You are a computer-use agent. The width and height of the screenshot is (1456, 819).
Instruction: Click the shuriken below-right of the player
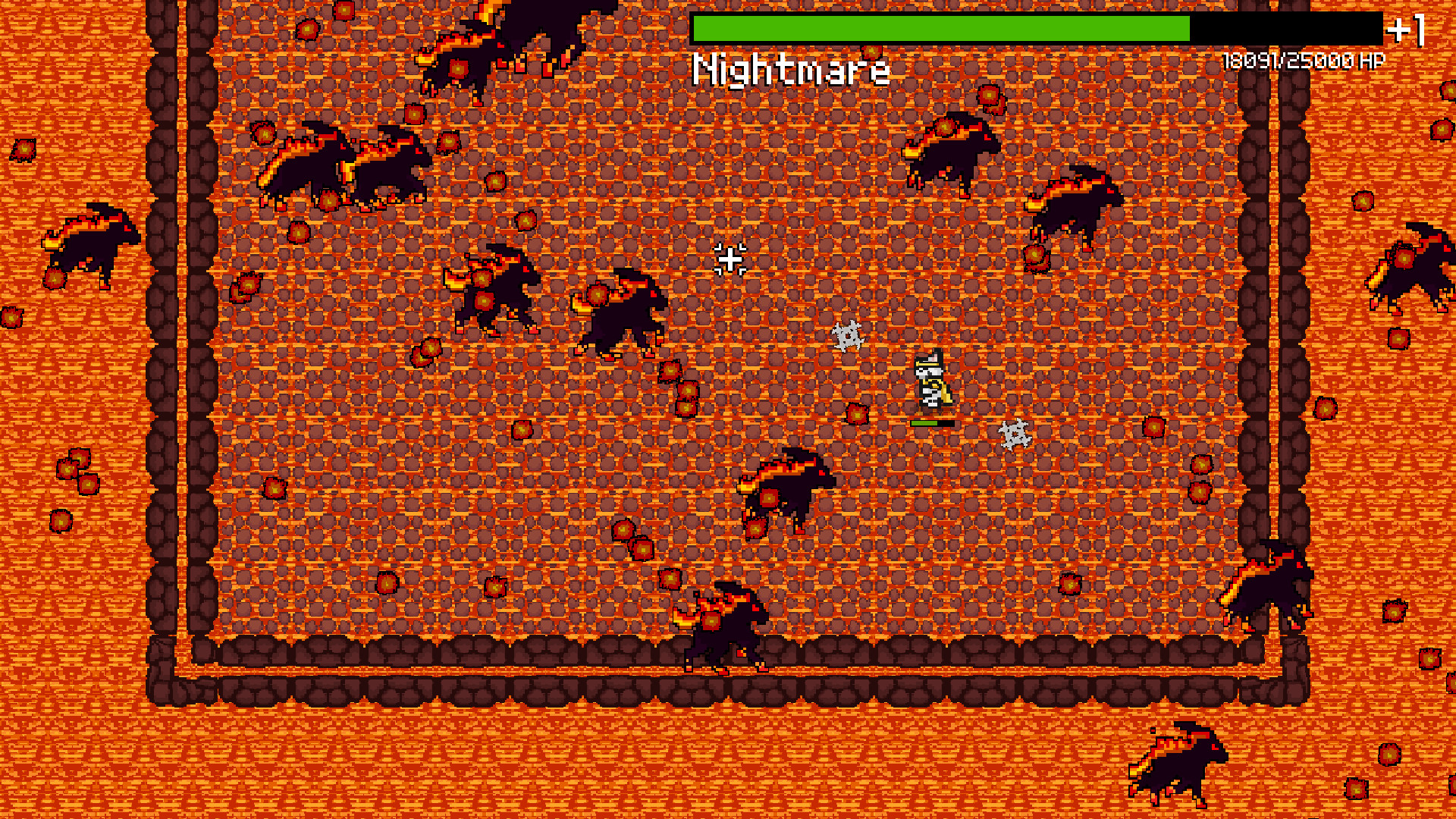pyautogui.click(x=1014, y=434)
